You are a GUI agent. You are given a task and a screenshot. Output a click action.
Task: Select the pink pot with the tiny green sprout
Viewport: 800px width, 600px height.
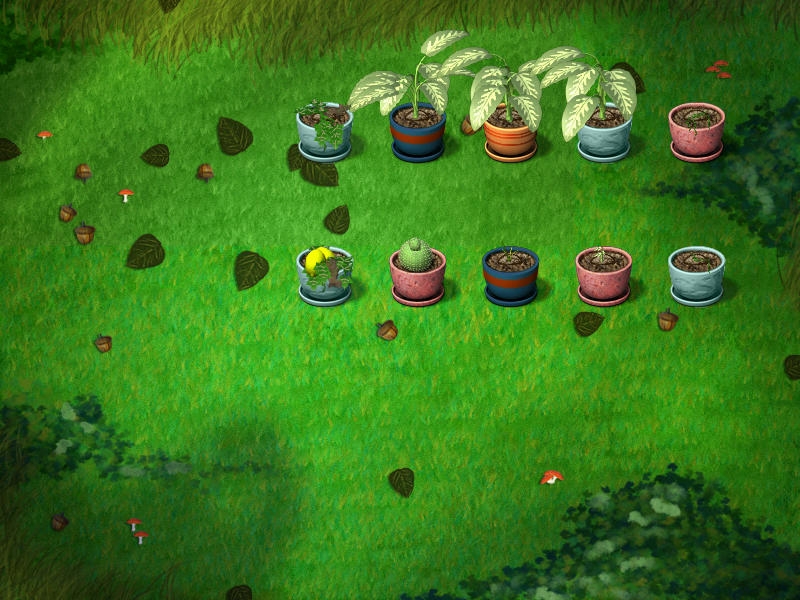pos(696,131)
